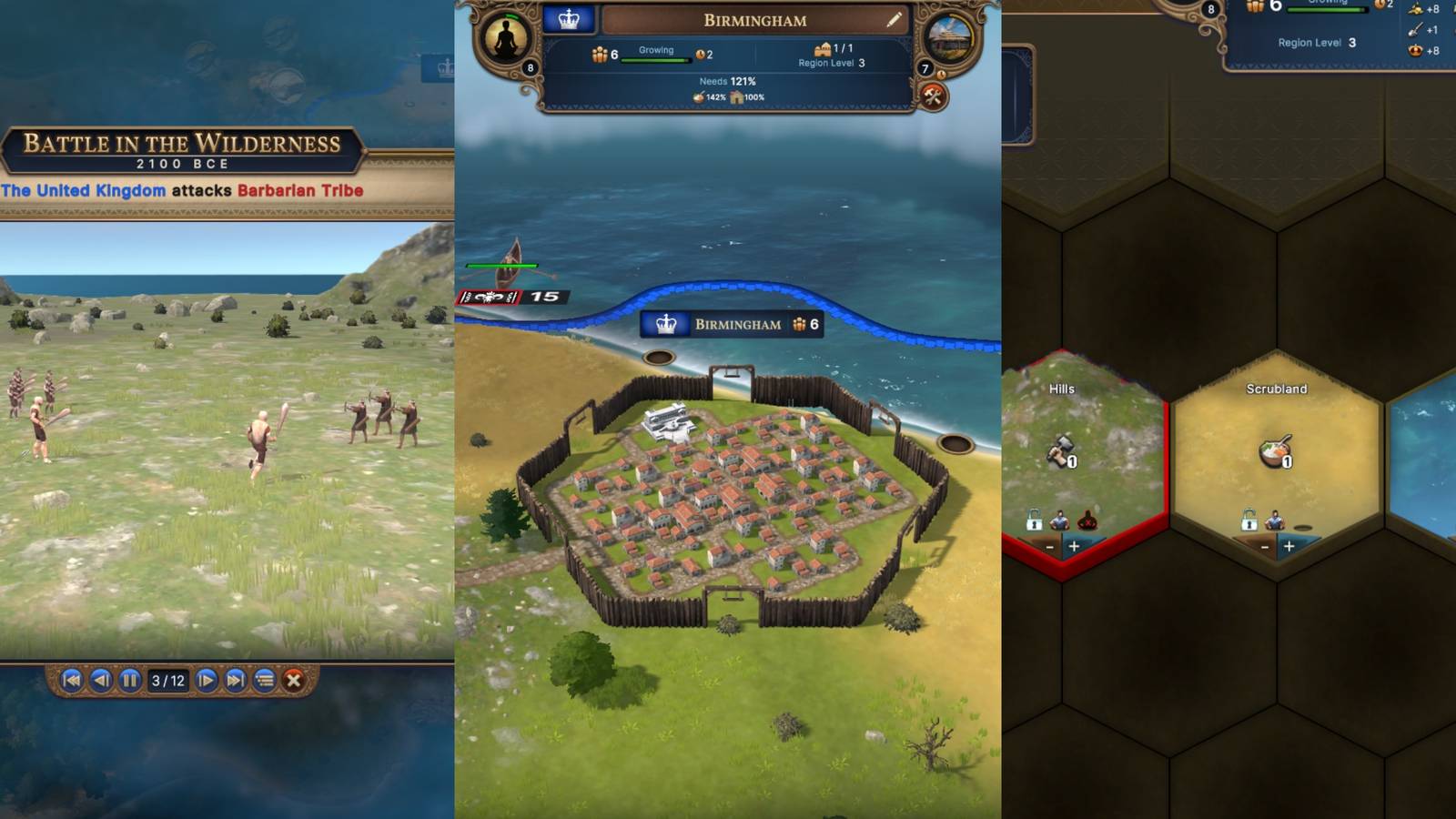
Task: Open the clock icon showing 2 turns
Action: point(702,54)
